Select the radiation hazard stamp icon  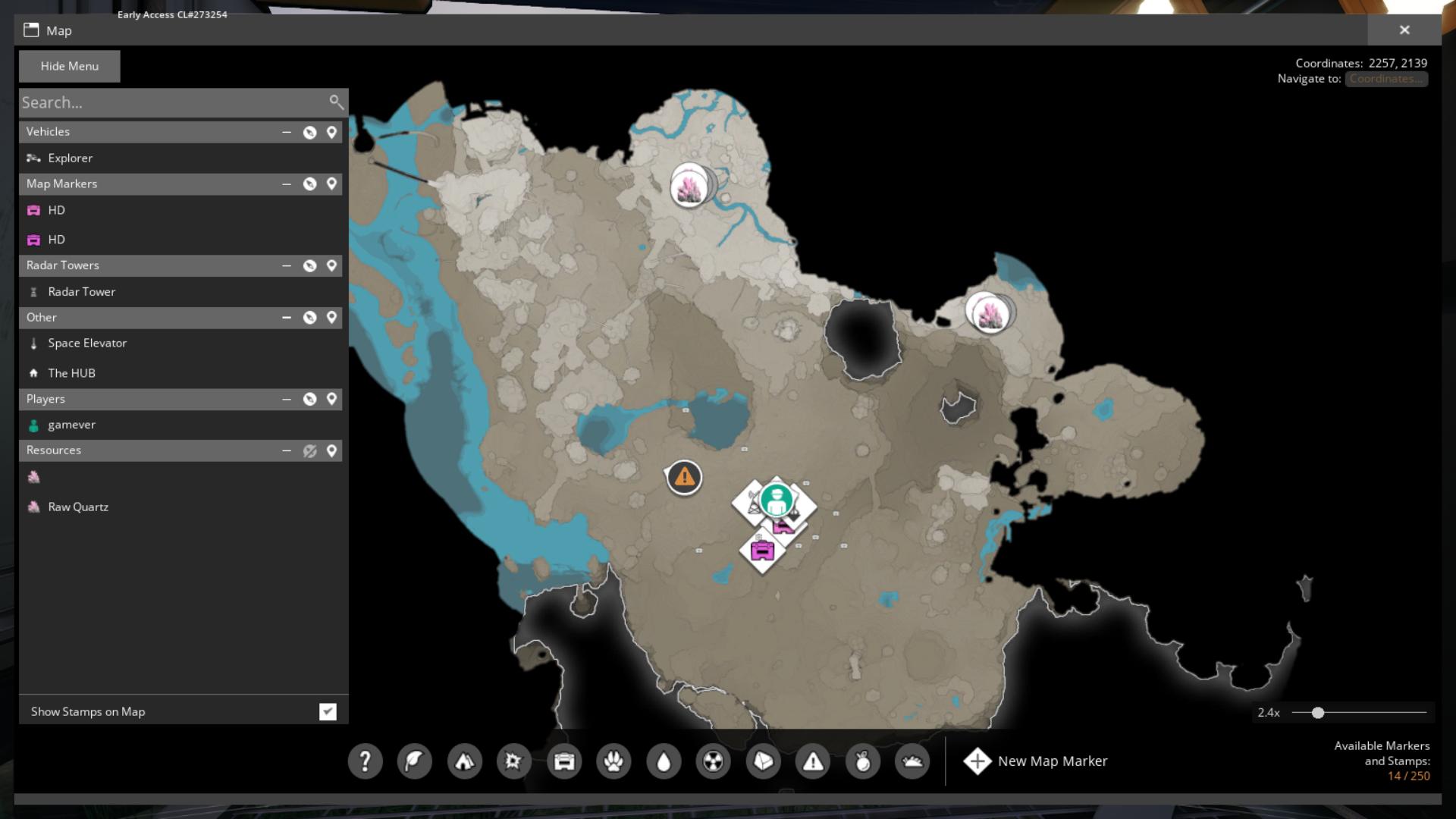tap(714, 761)
